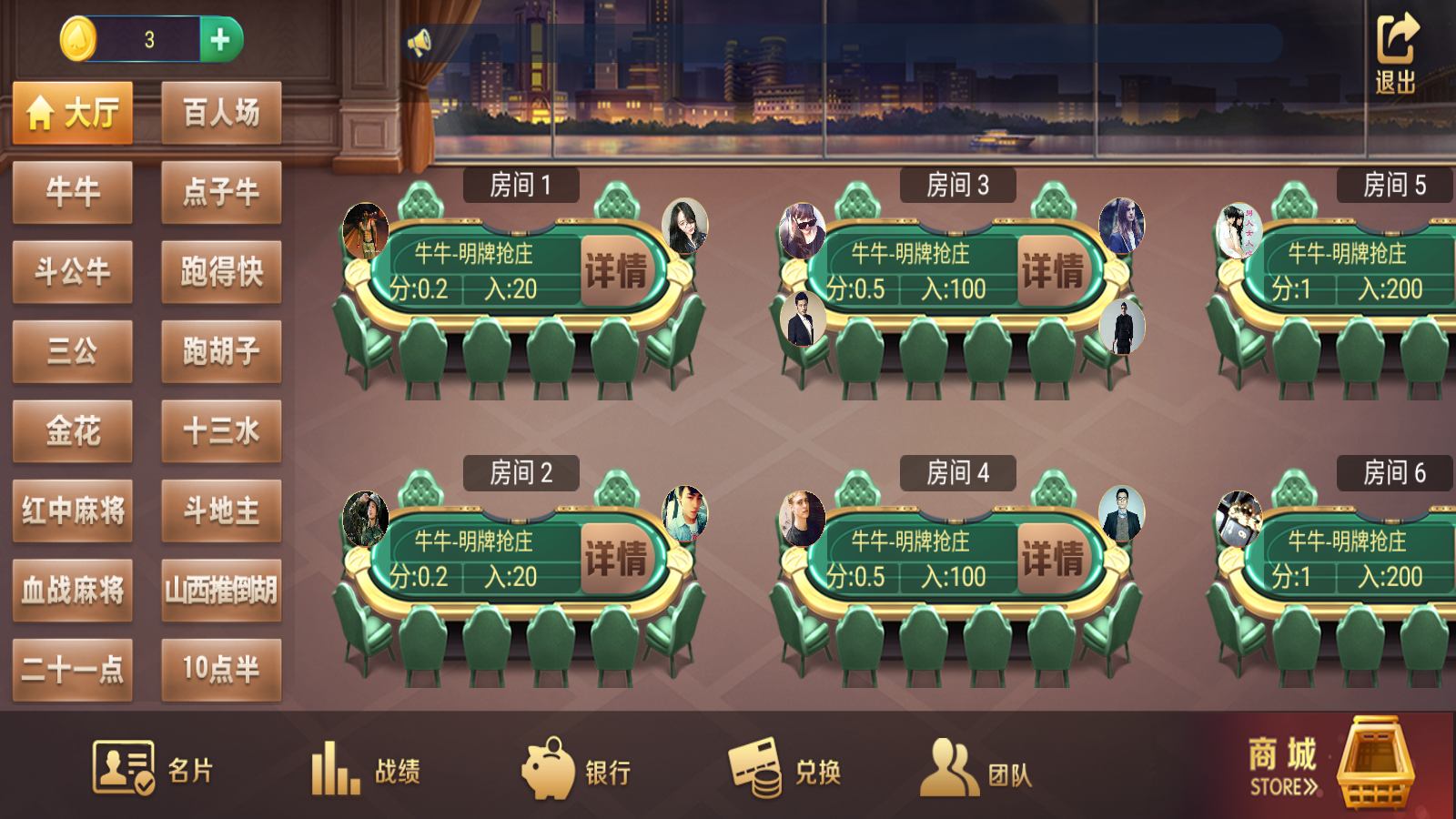The image size is (1456, 819).
Task: Choose 二十一点 from the game list
Action: click(73, 672)
